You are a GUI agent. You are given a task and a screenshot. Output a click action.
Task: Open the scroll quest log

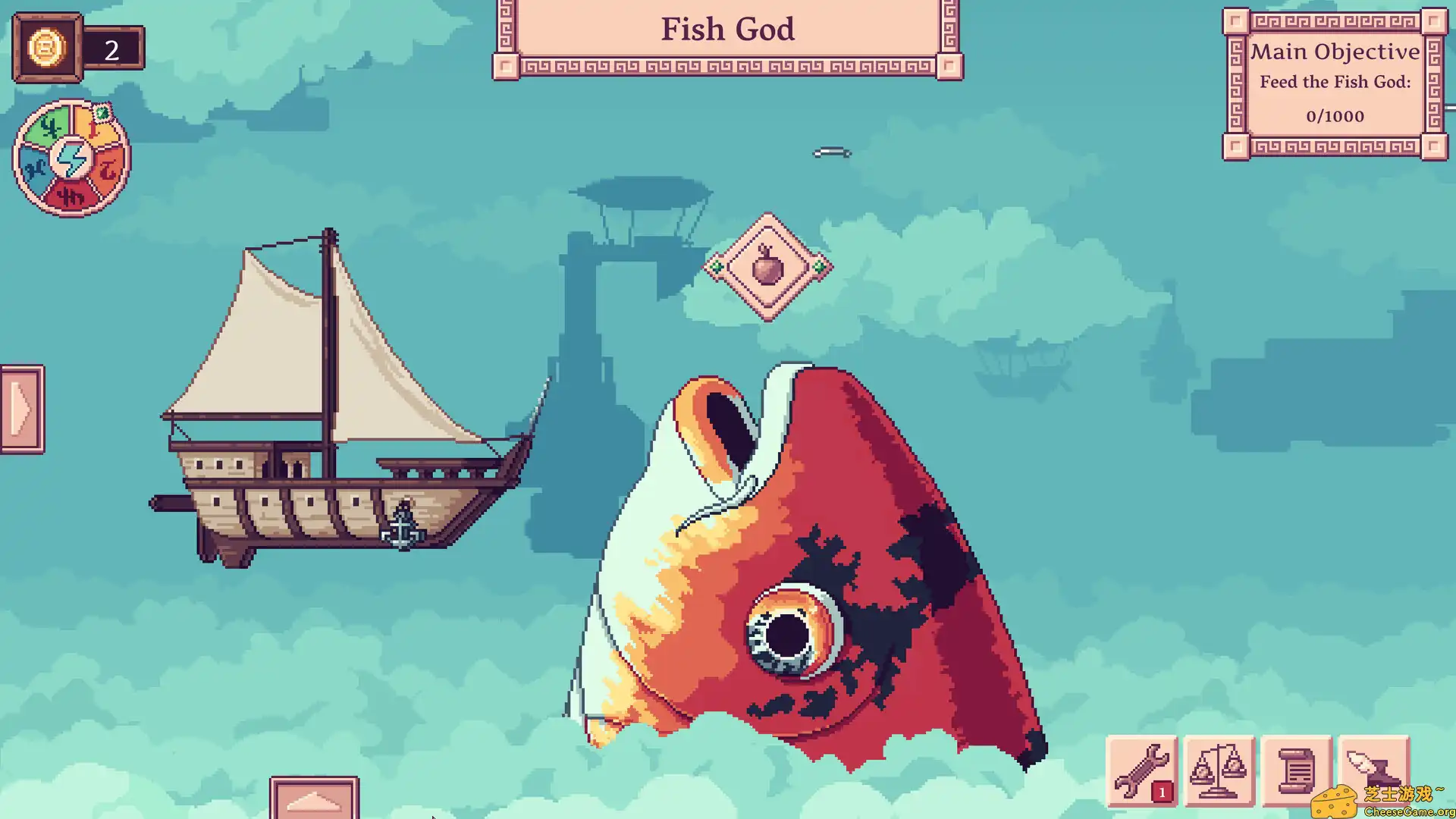[1298, 770]
